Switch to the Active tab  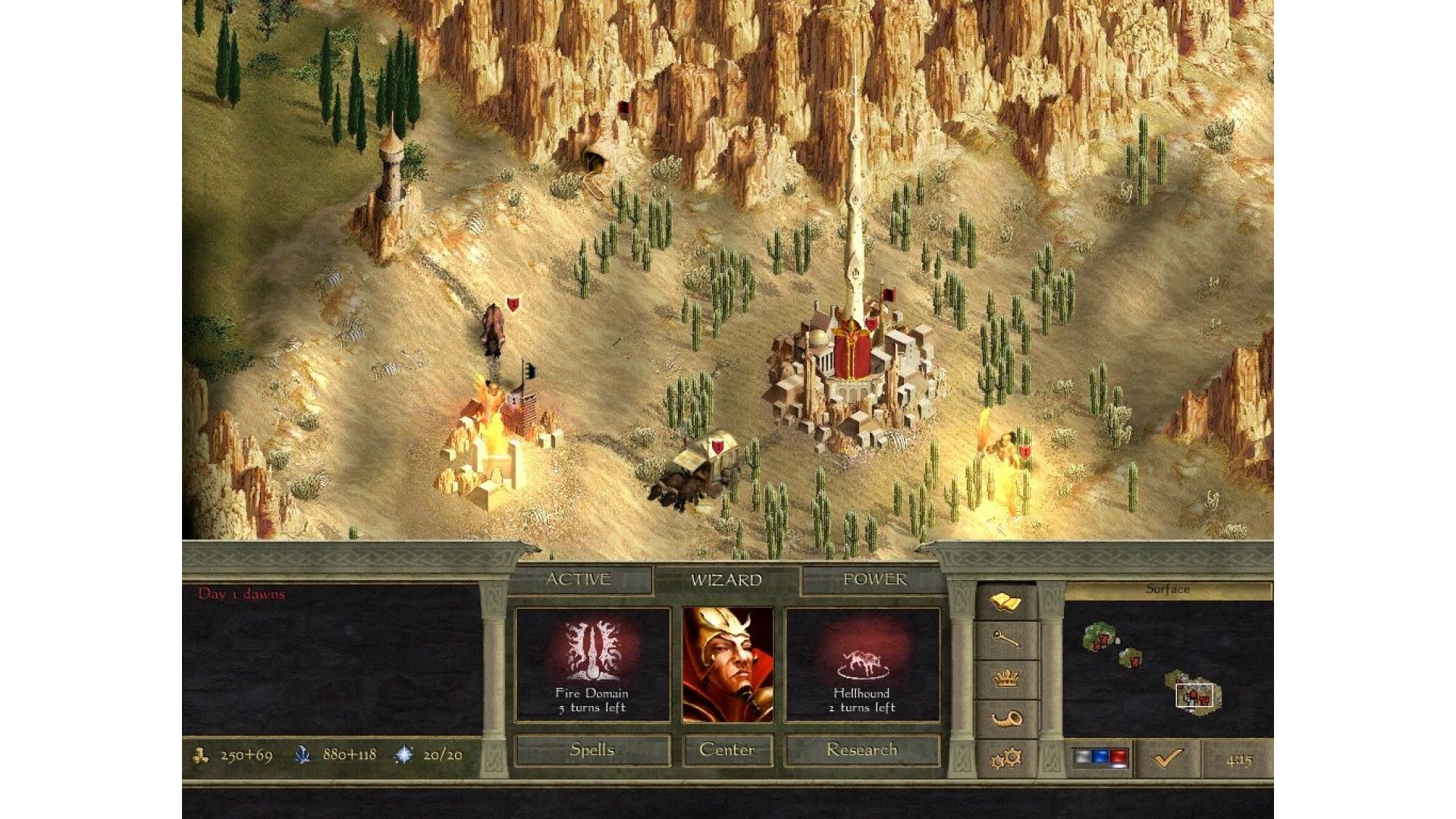pos(578,580)
